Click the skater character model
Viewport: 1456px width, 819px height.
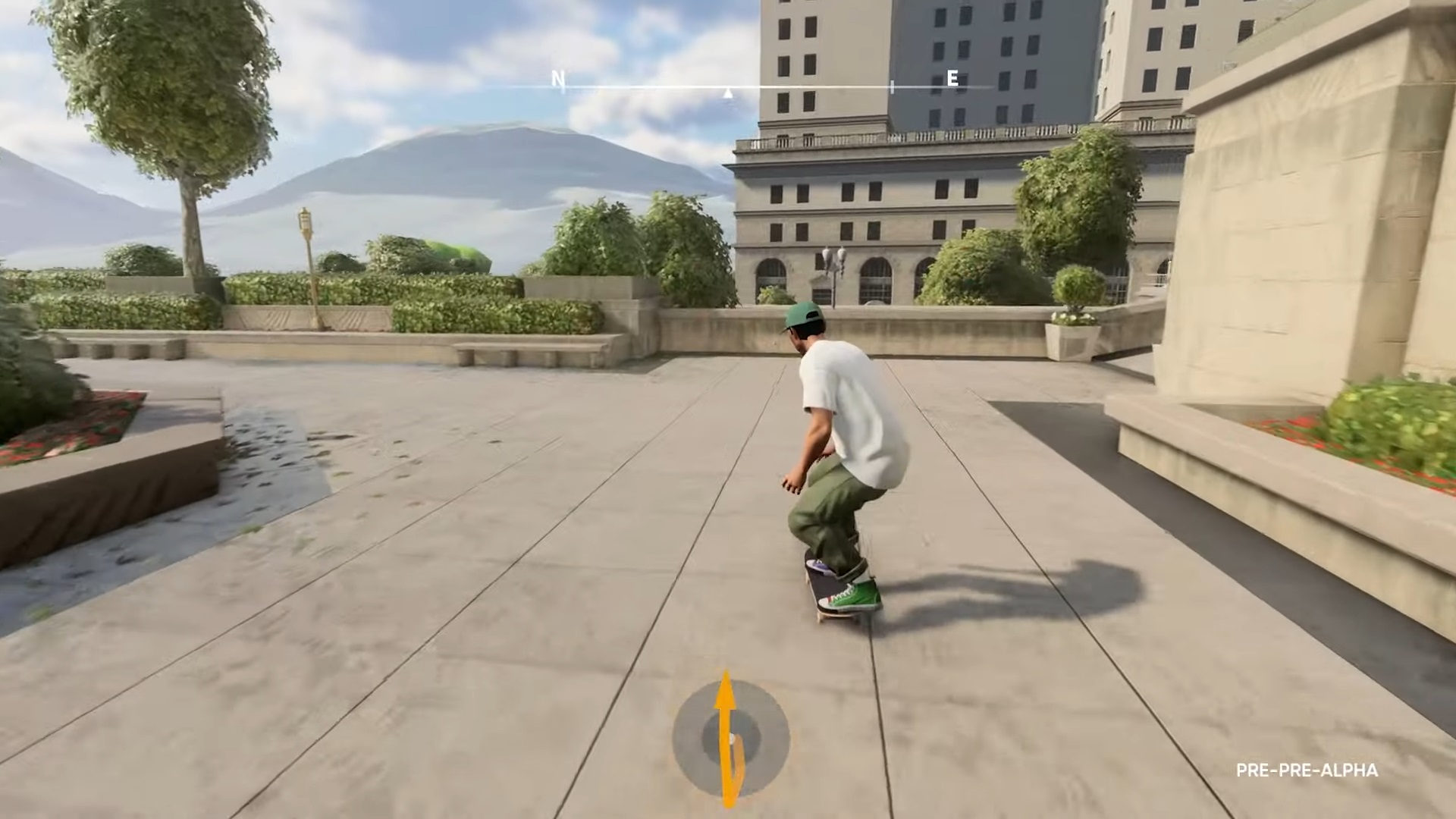coord(834,440)
